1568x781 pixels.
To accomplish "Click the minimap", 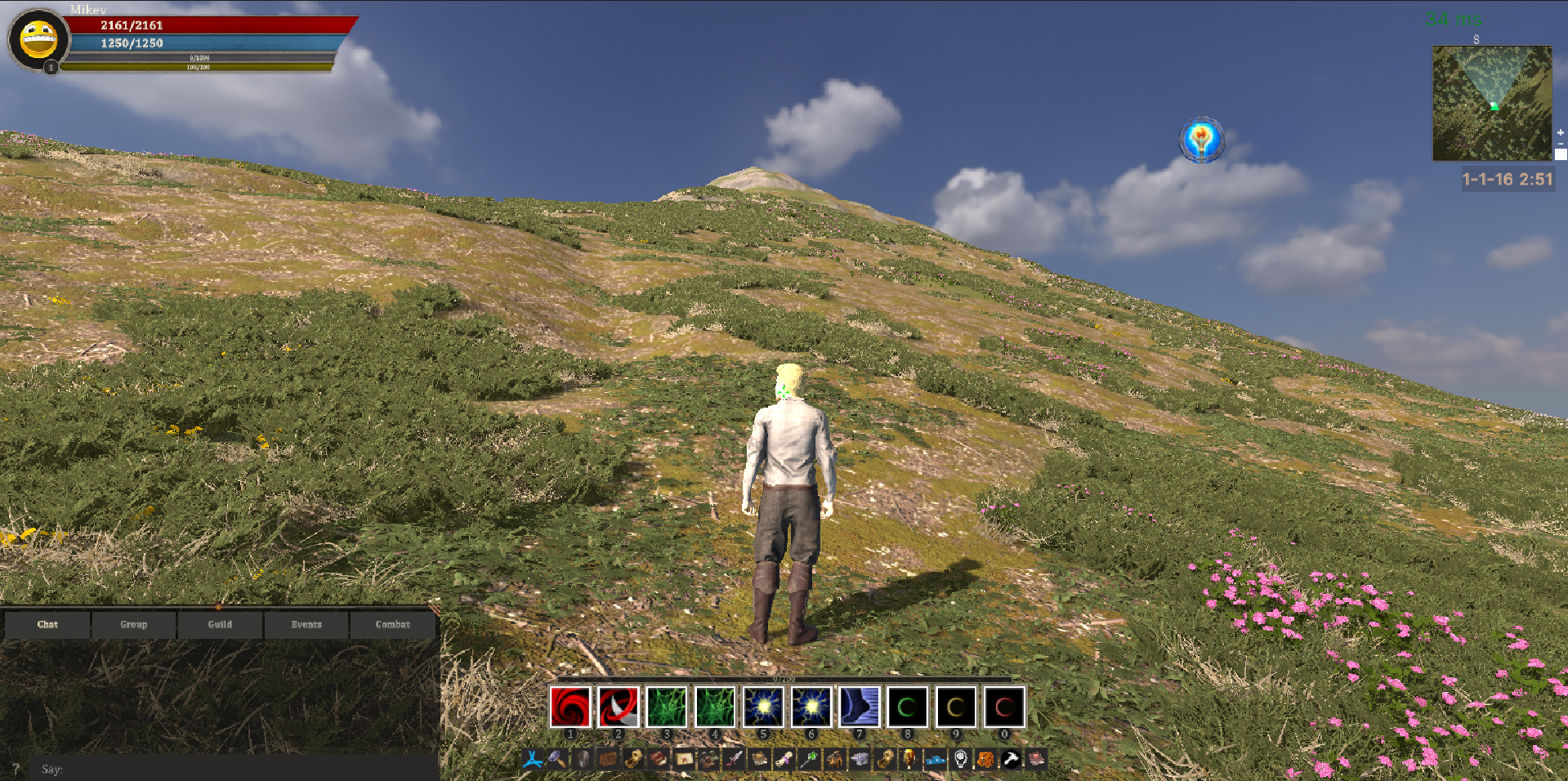I will pos(1491,103).
